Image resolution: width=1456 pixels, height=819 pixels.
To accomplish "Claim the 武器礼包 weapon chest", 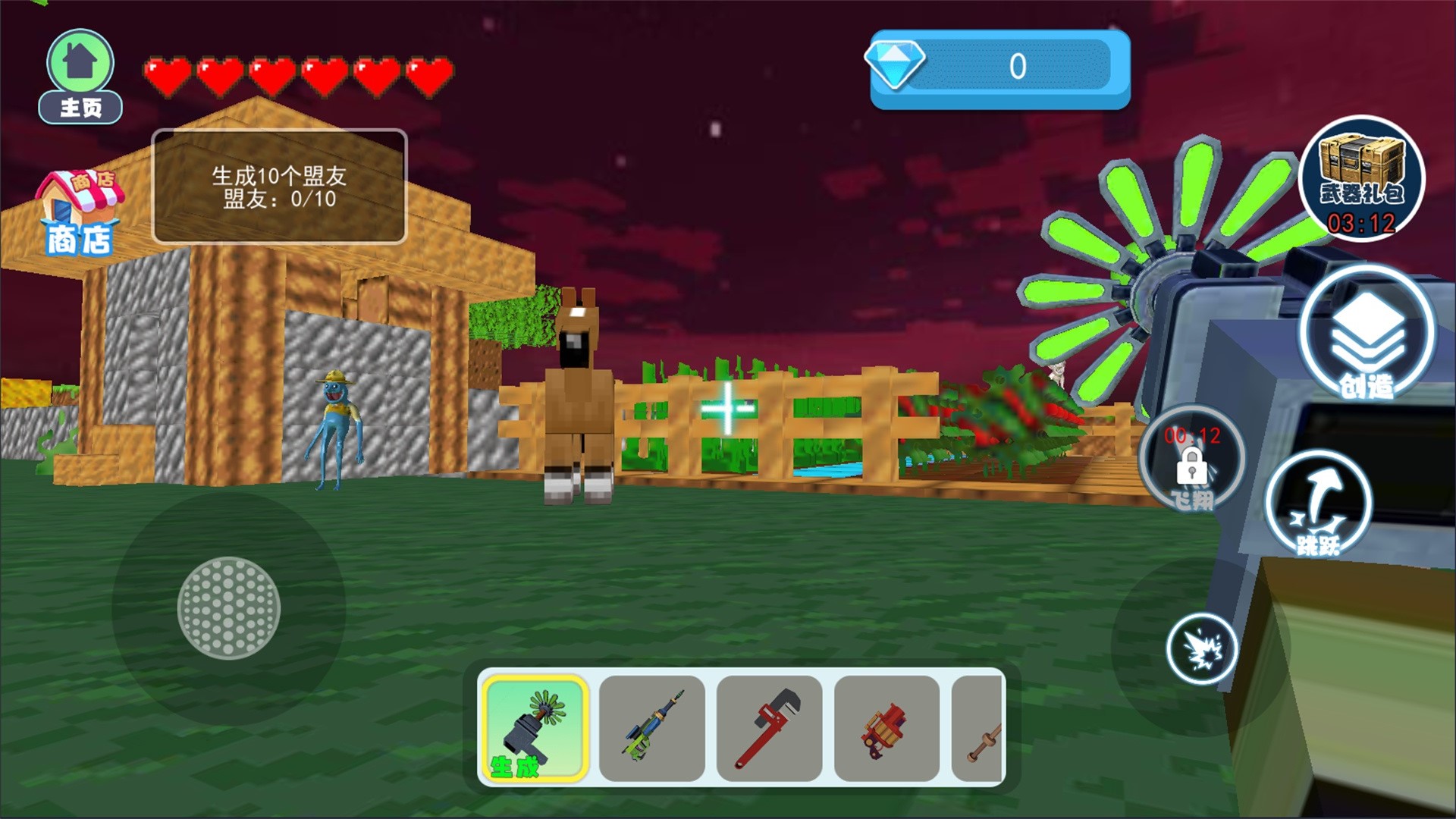I will (x=1361, y=180).
